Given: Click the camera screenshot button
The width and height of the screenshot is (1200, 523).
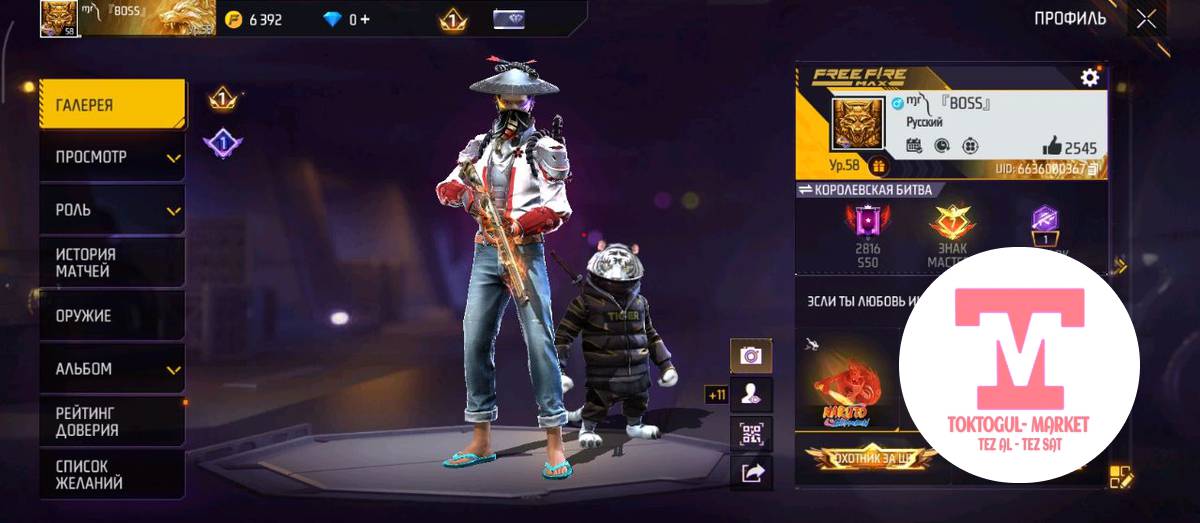Looking at the screenshot, I should (751, 355).
